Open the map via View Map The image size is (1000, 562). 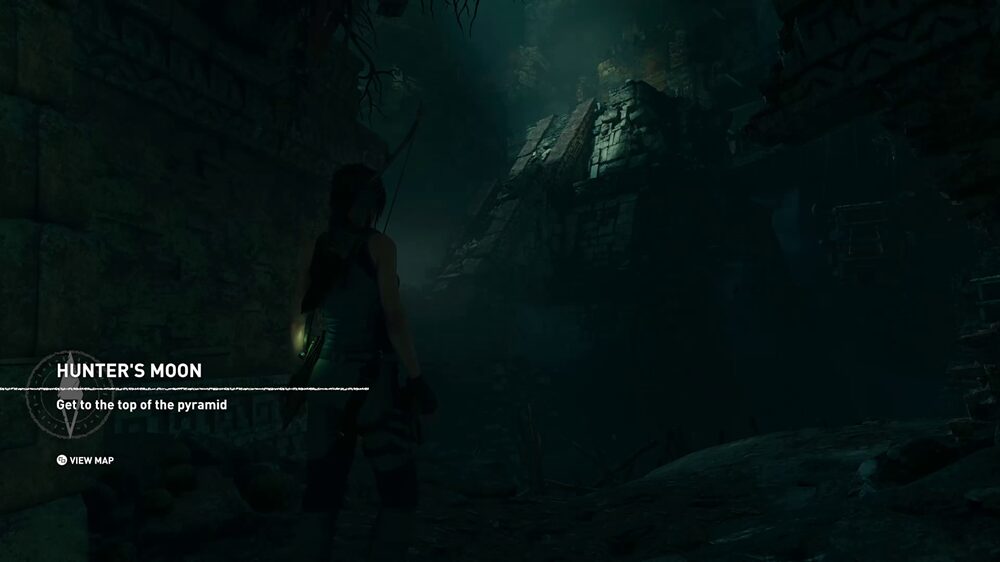85,460
